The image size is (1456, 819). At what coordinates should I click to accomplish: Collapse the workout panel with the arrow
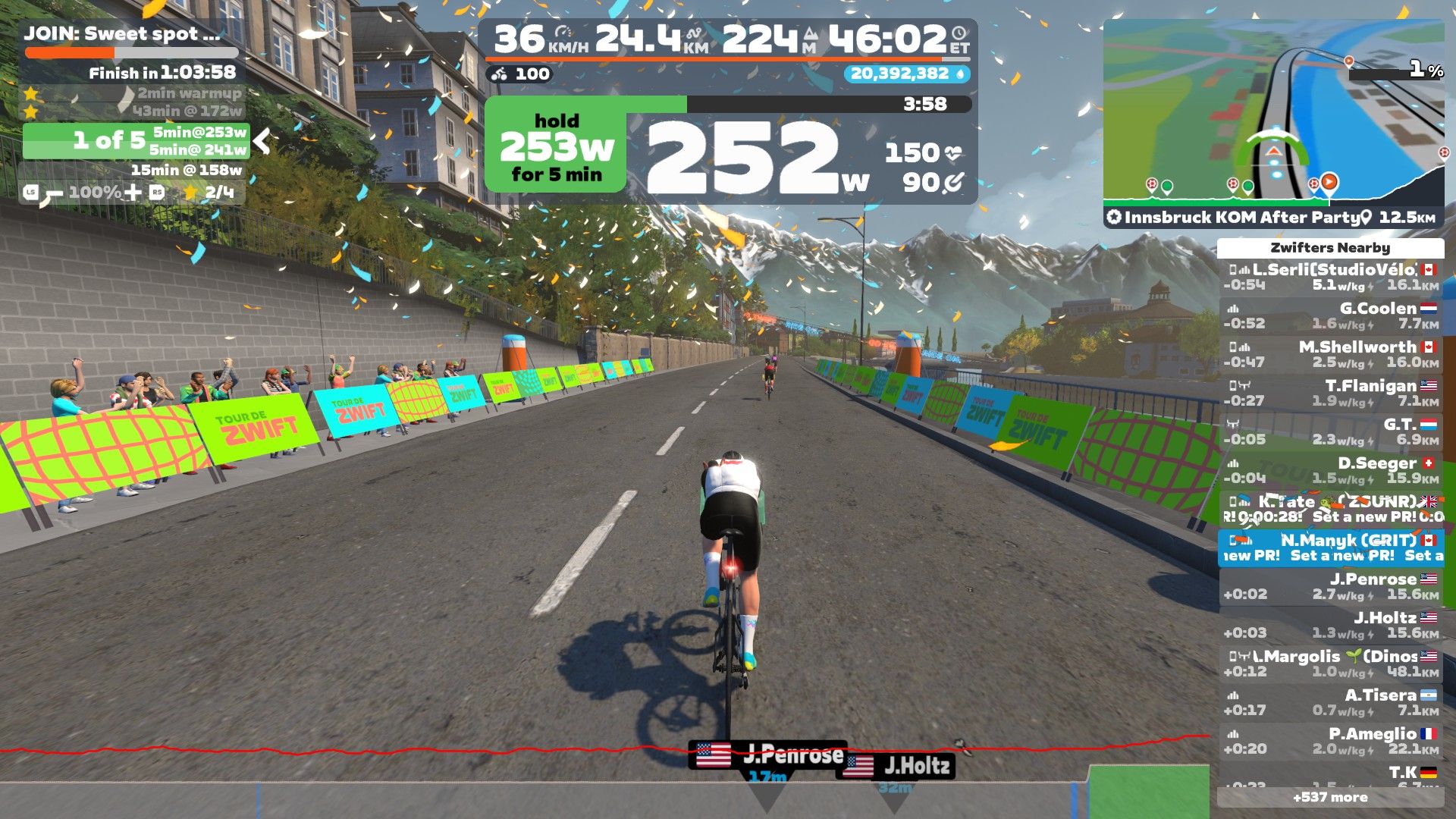(x=262, y=140)
